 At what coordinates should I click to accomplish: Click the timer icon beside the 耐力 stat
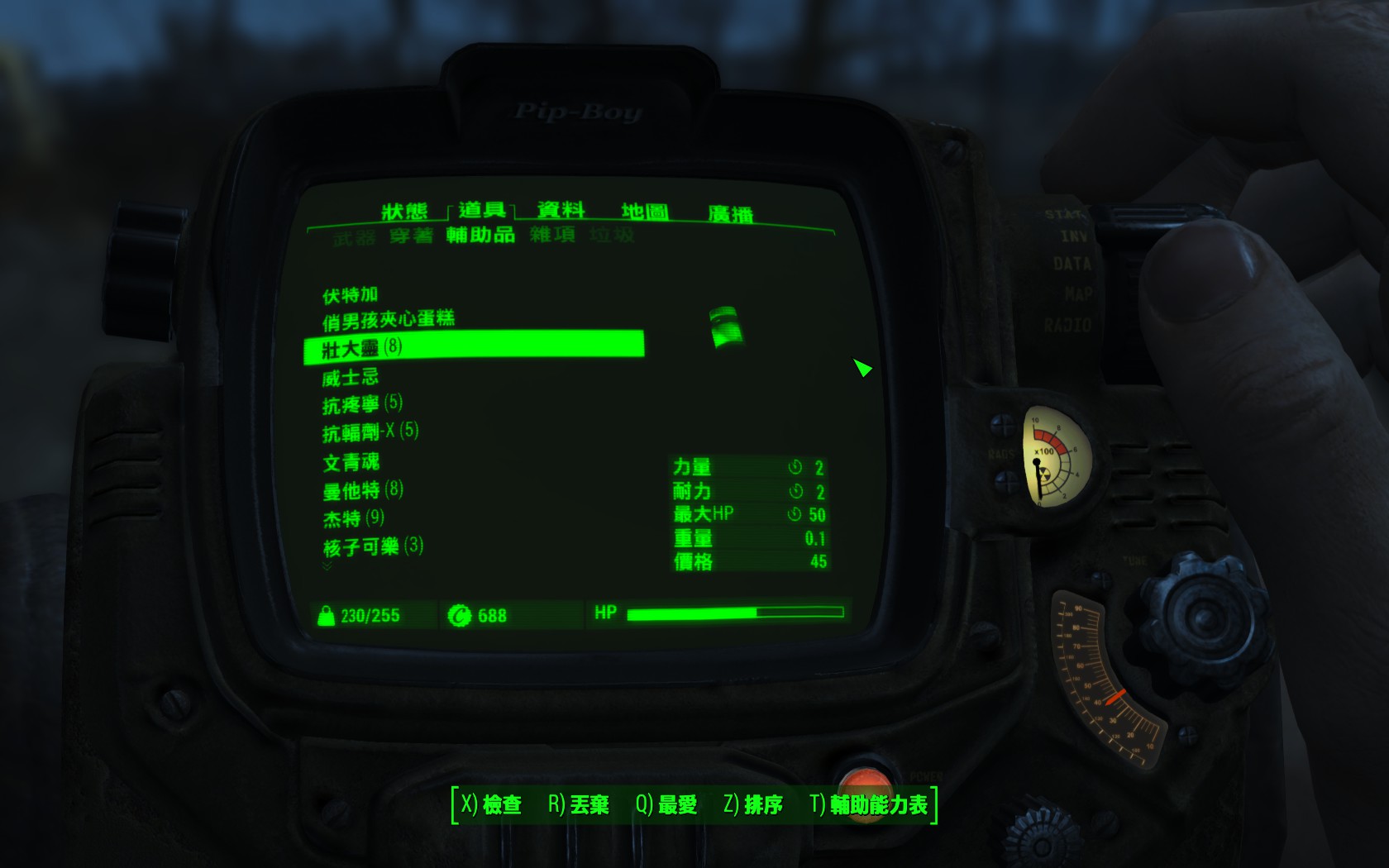795,490
